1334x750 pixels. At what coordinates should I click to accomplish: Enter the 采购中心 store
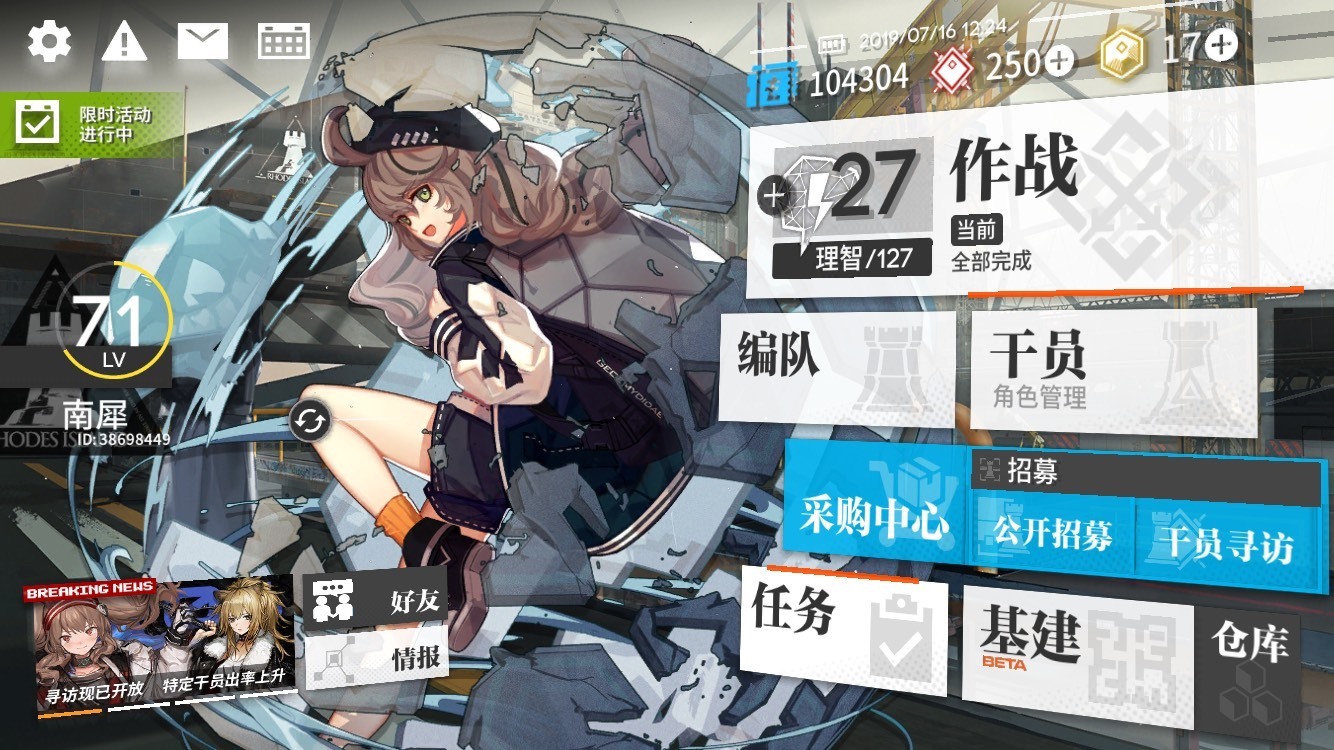(x=874, y=517)
